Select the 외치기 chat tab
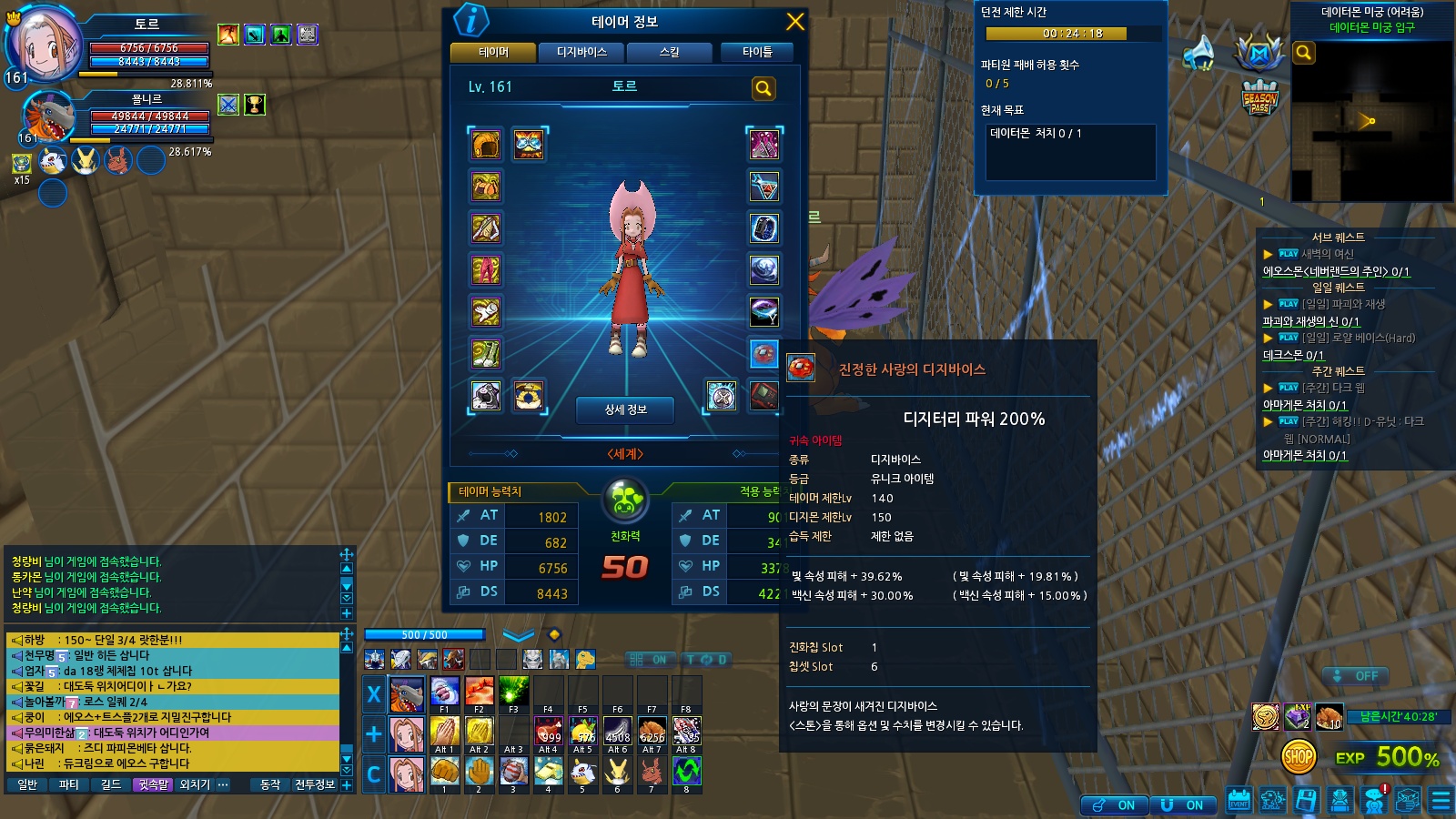1456x819 pixels. (x=195, y=784)
